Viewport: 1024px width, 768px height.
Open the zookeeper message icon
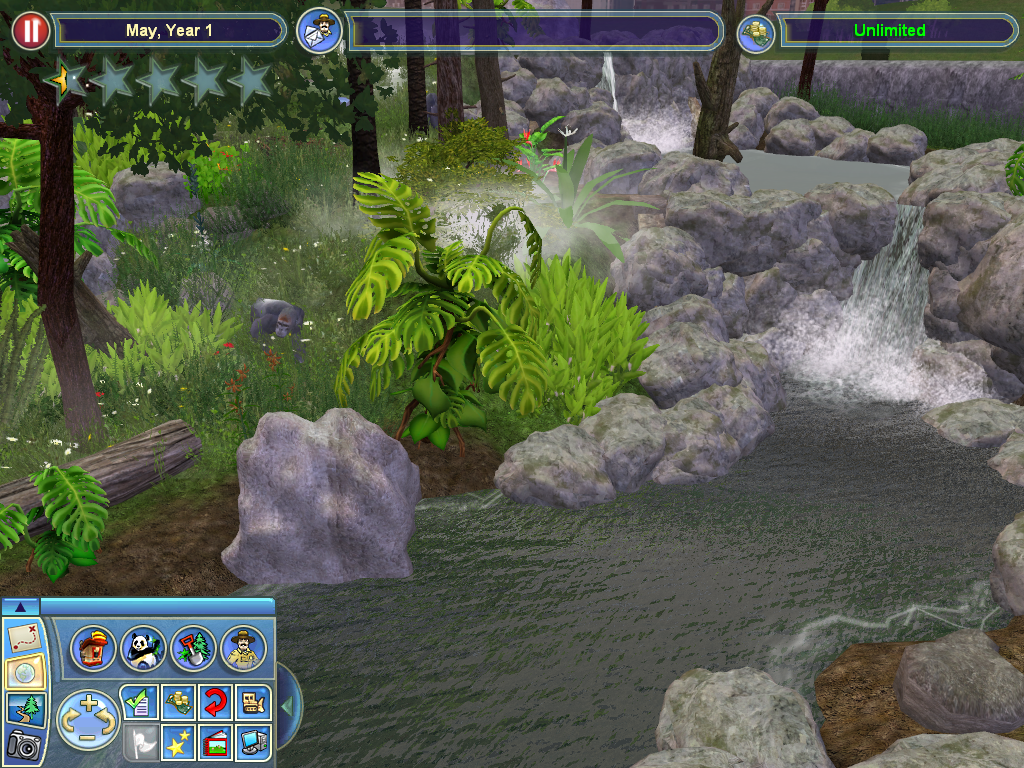(320, 31)
